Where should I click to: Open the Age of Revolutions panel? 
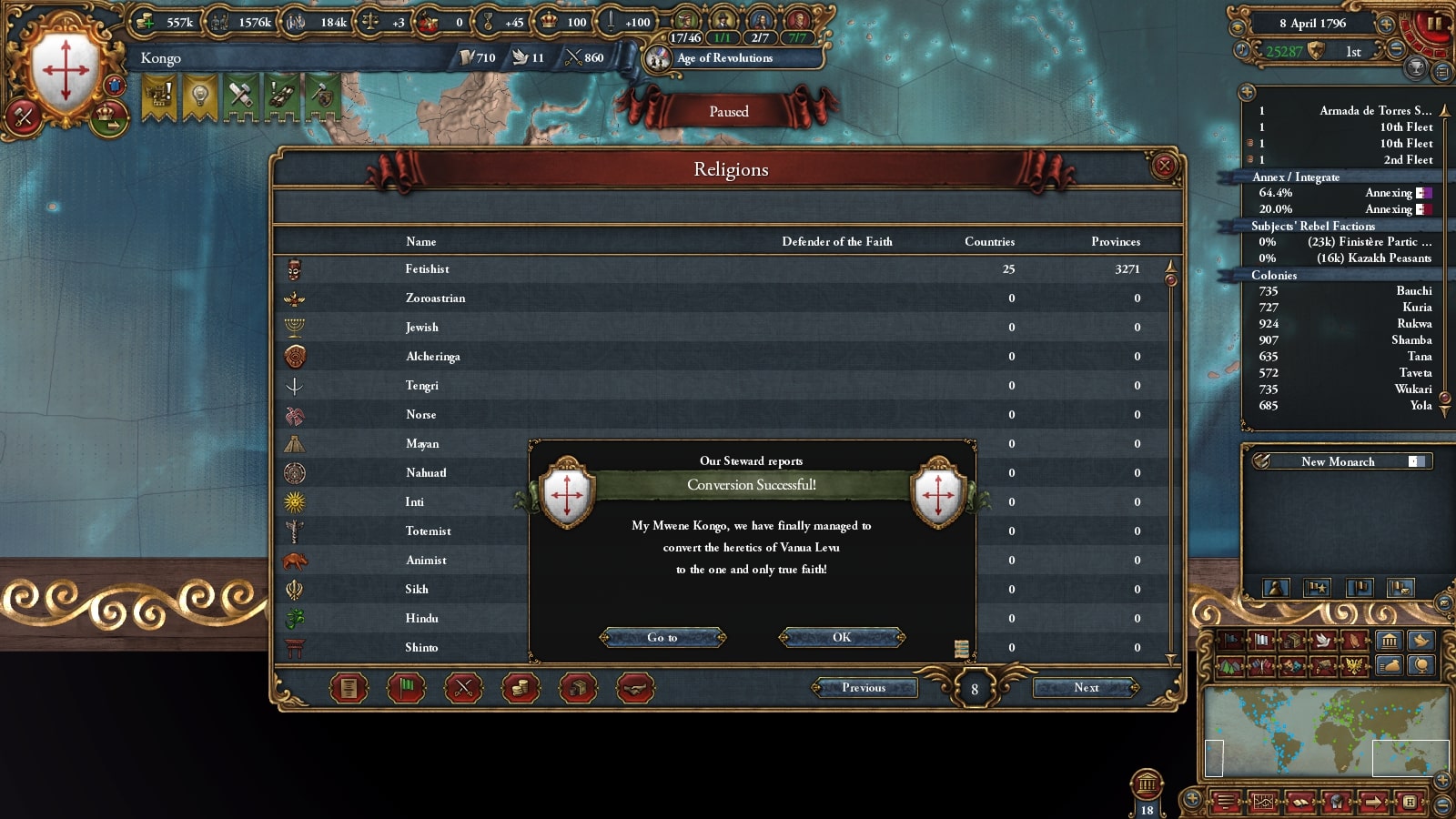pos(724,58)
